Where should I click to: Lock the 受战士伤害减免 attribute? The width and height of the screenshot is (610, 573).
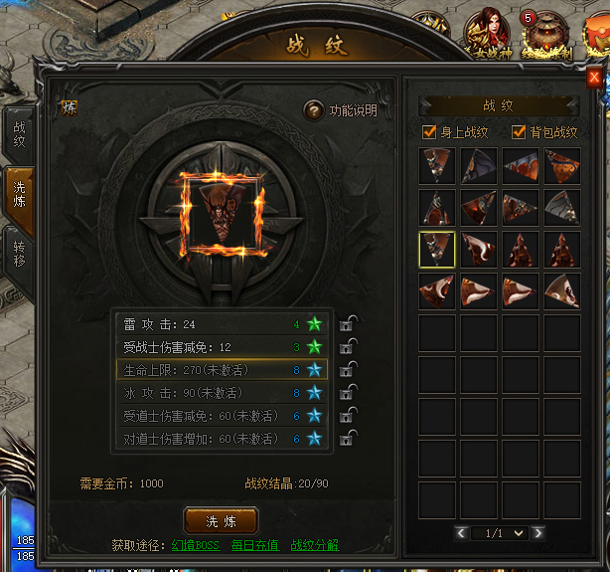click(x=349, y=346)
